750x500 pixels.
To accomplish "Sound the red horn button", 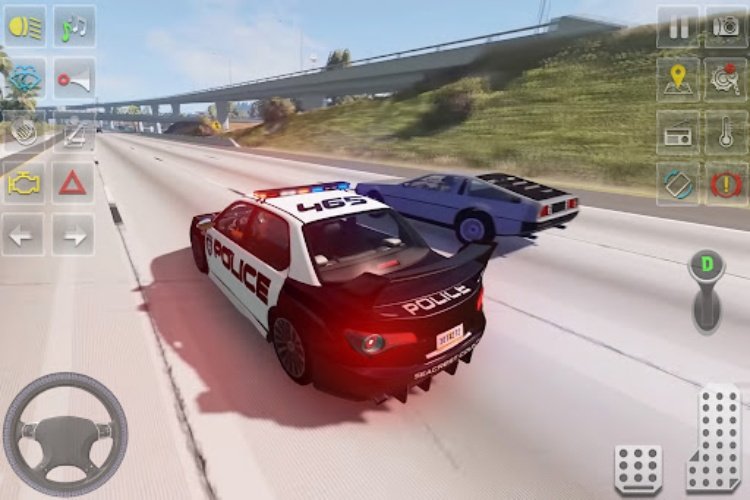I will (73, 79).
